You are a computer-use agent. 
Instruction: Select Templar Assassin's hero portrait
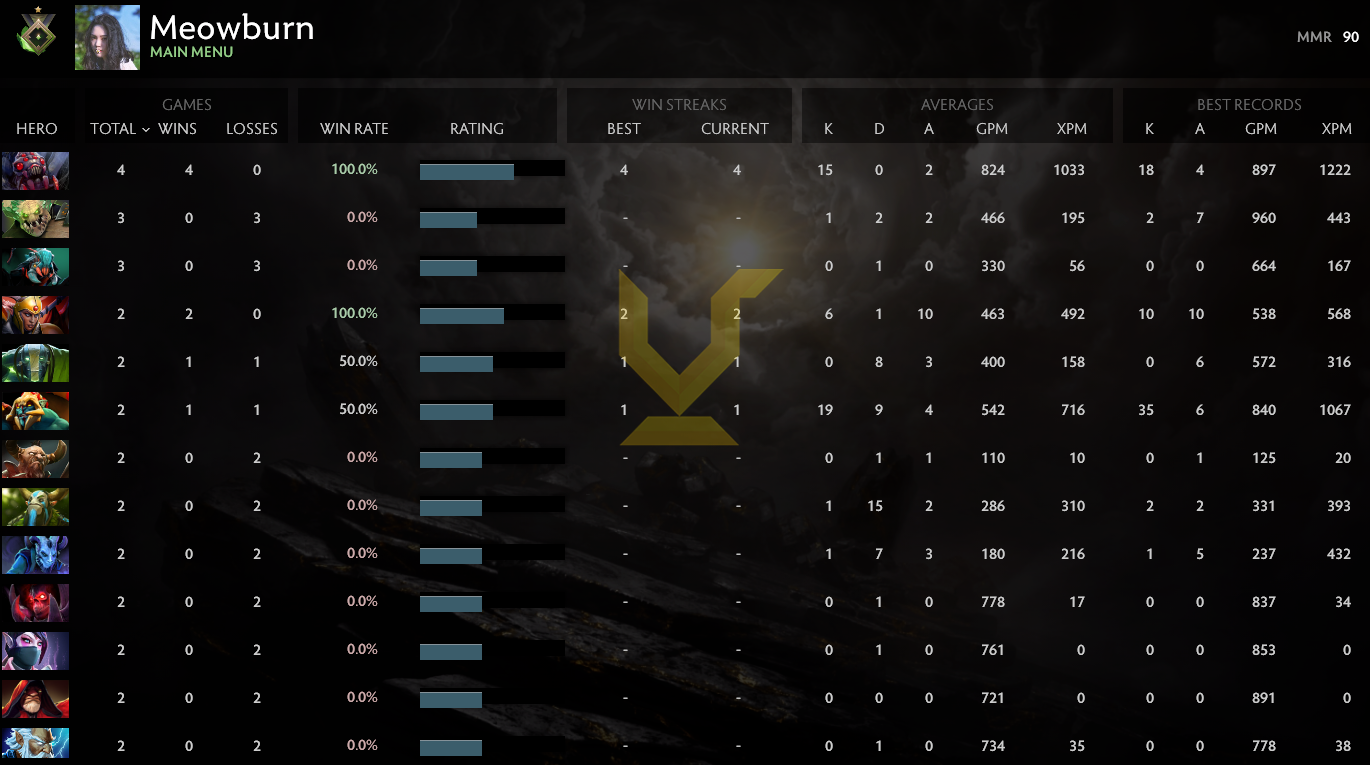point(36,650)
